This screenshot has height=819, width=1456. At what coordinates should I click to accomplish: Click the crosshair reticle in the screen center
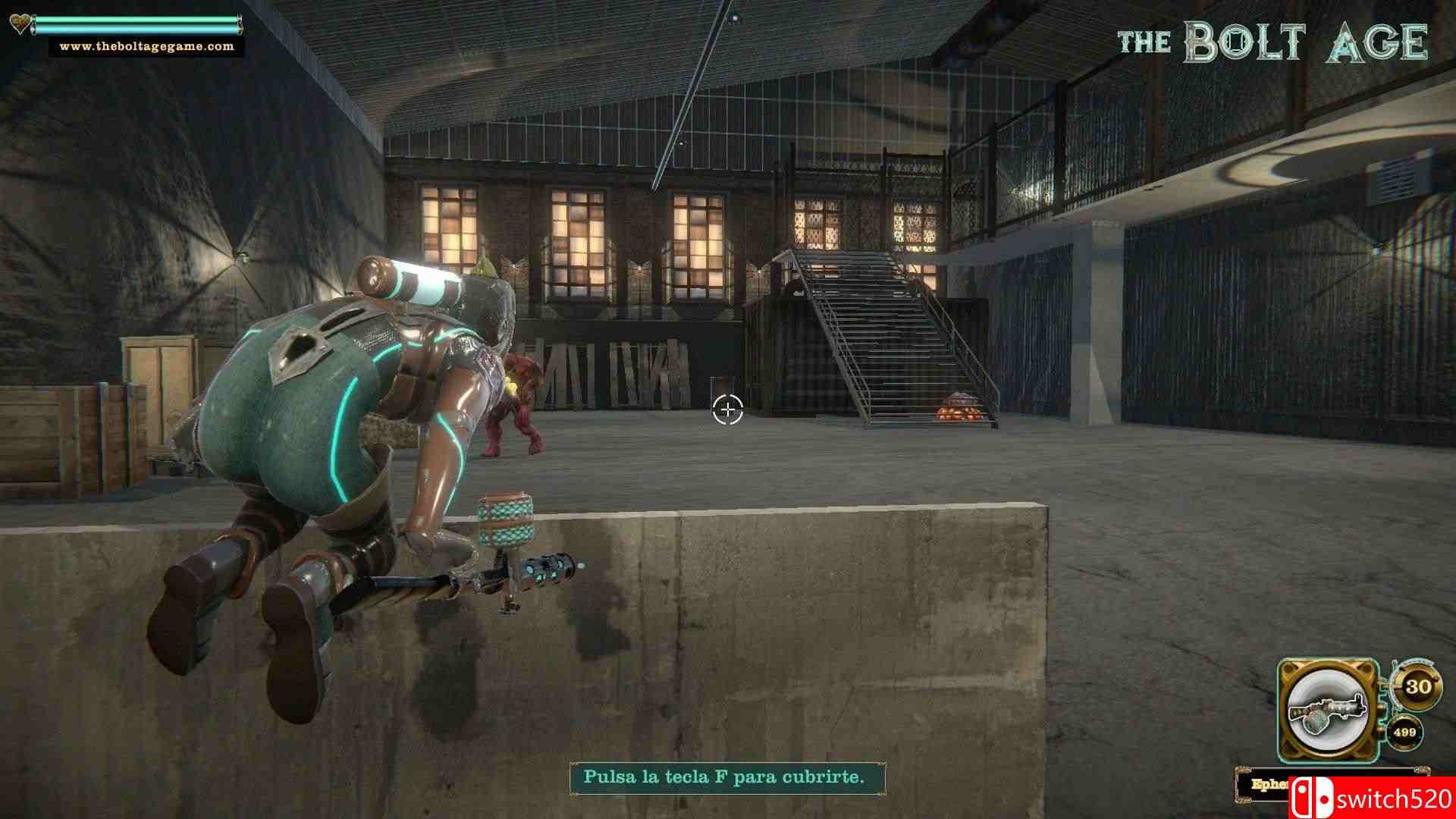tap(729, 409)
